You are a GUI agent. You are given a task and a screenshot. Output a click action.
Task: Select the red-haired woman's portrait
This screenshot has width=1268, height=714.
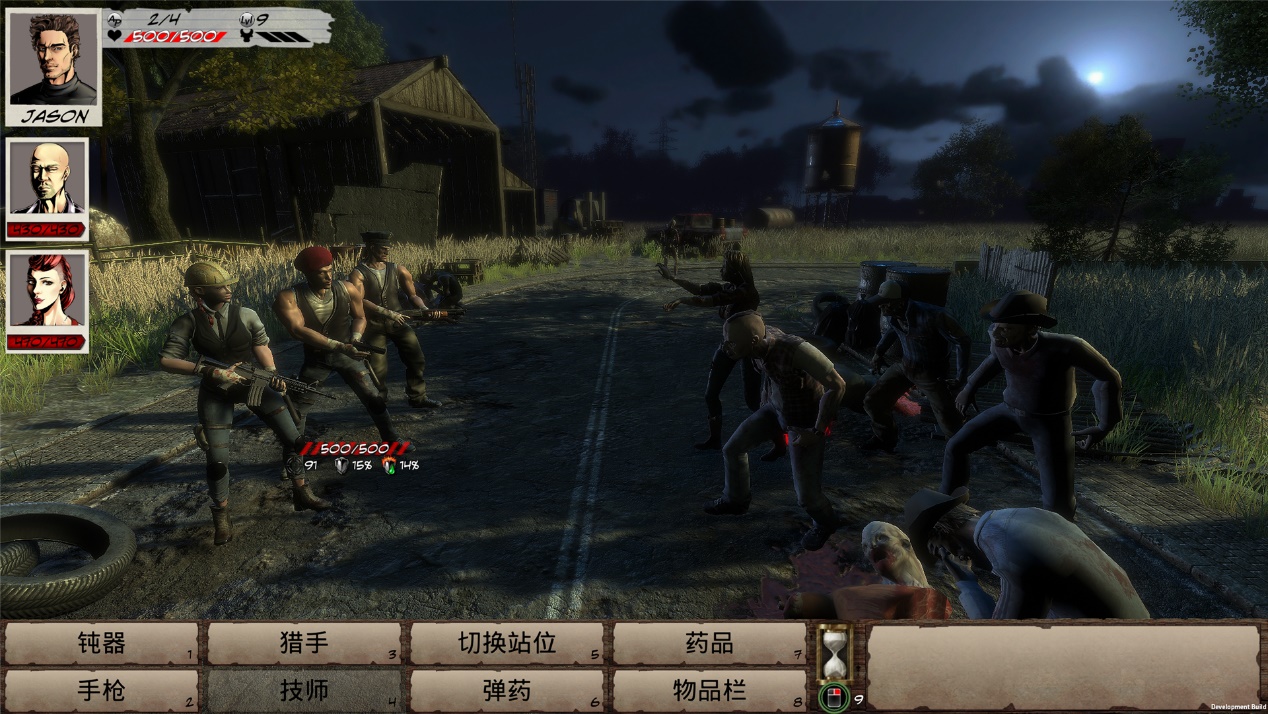(47, 292)
